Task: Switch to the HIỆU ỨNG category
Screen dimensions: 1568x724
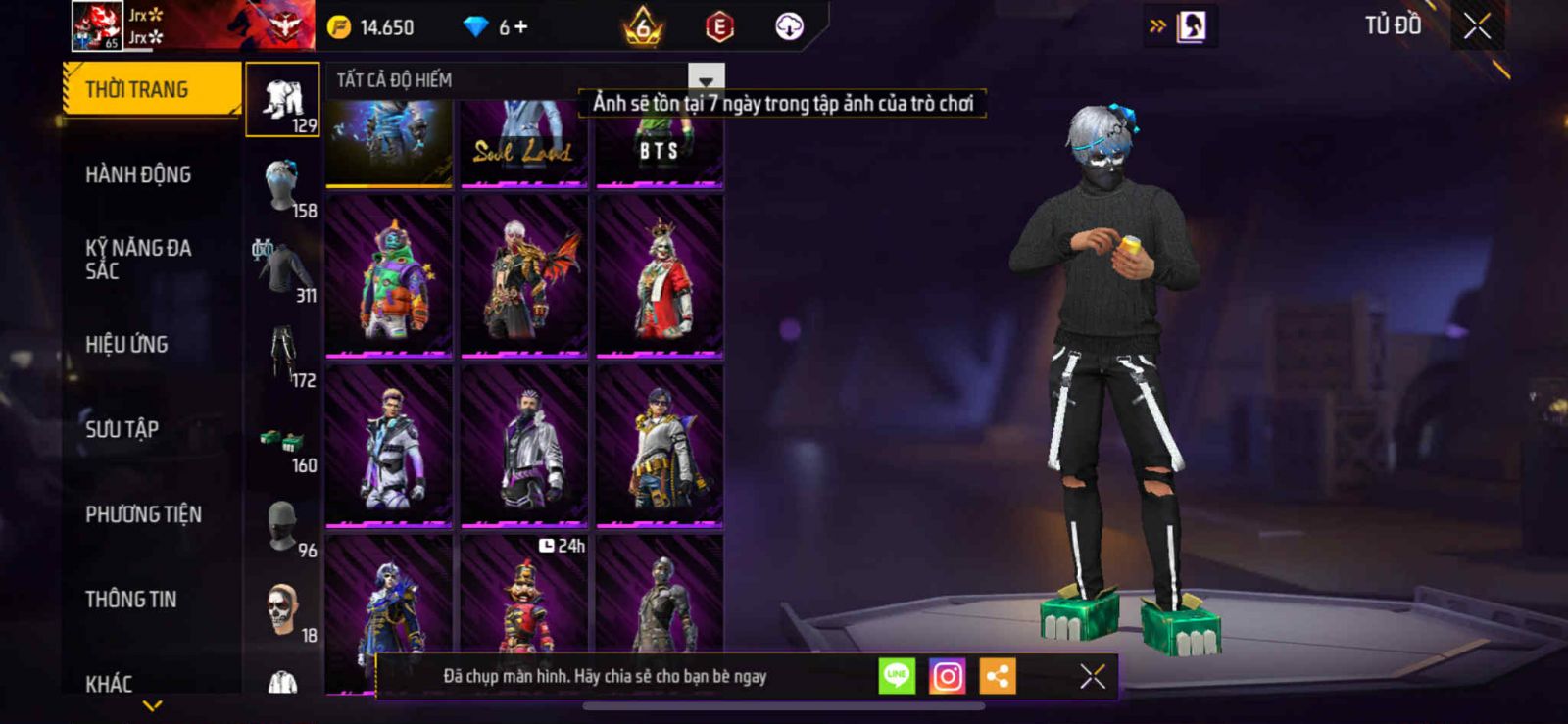Action: coord(126,345)
